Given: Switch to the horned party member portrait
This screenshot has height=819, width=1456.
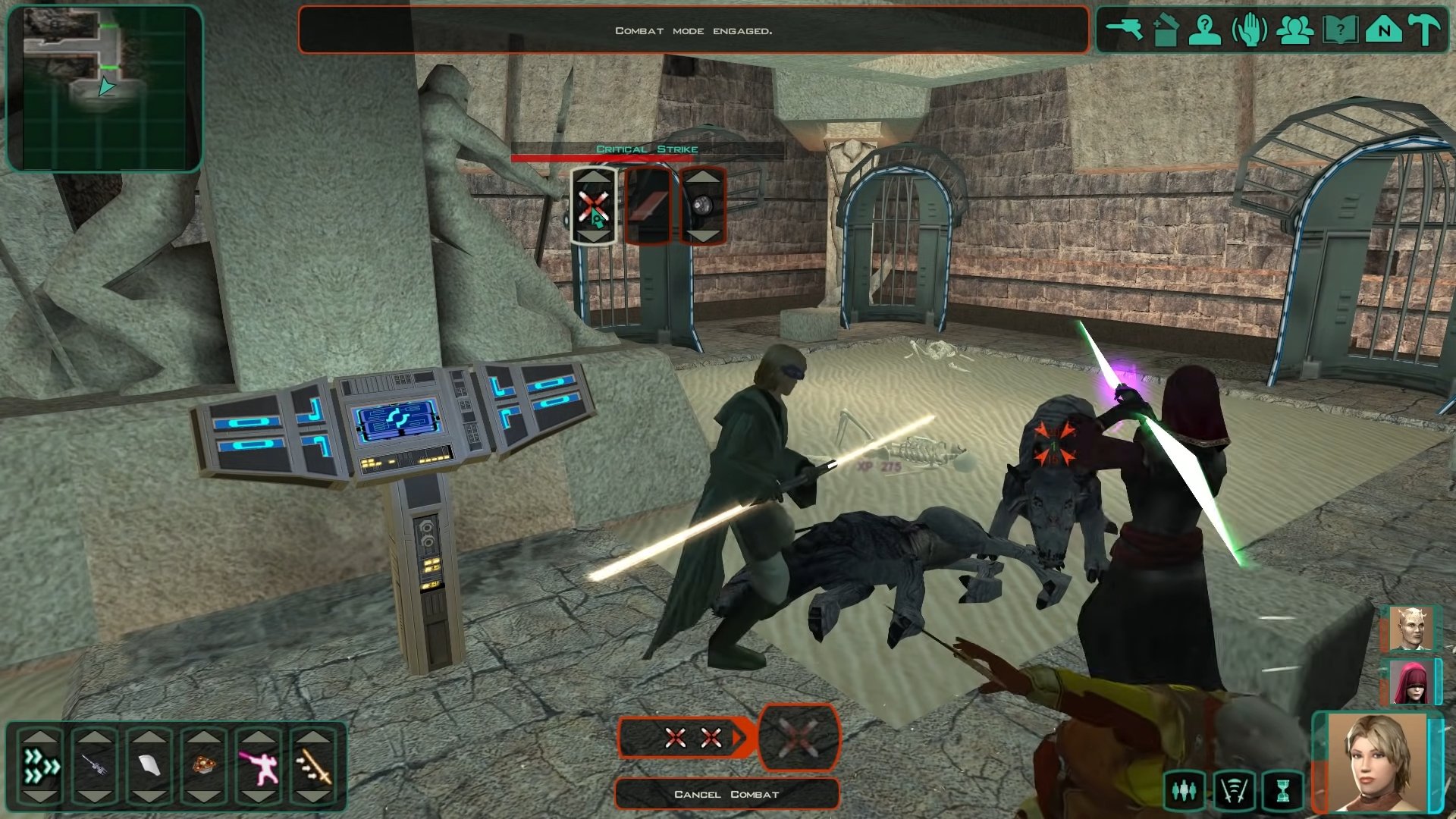Looking at the screenshot, I should tap(1410, 629).
